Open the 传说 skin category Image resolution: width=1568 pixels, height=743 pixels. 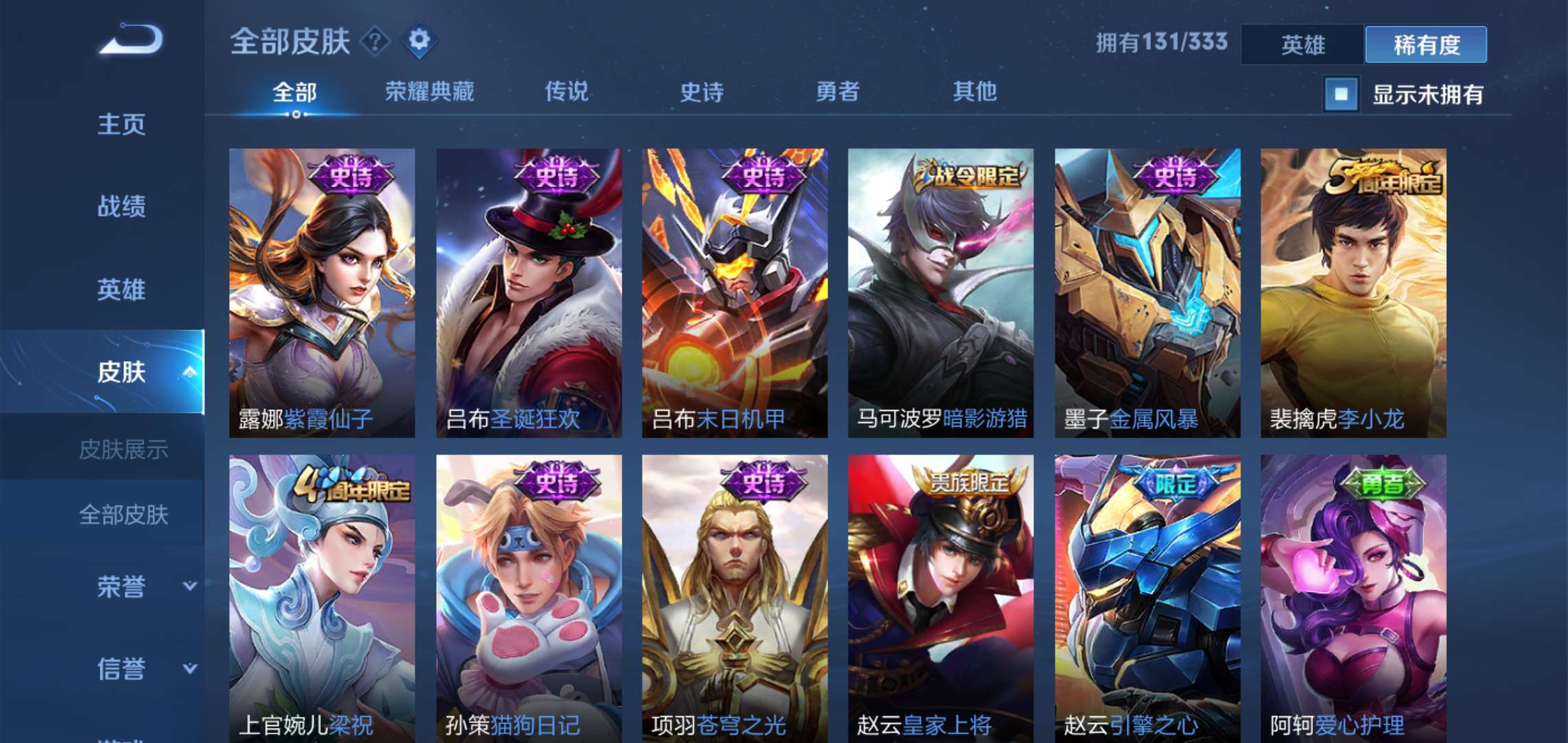[x=569, y=91]
